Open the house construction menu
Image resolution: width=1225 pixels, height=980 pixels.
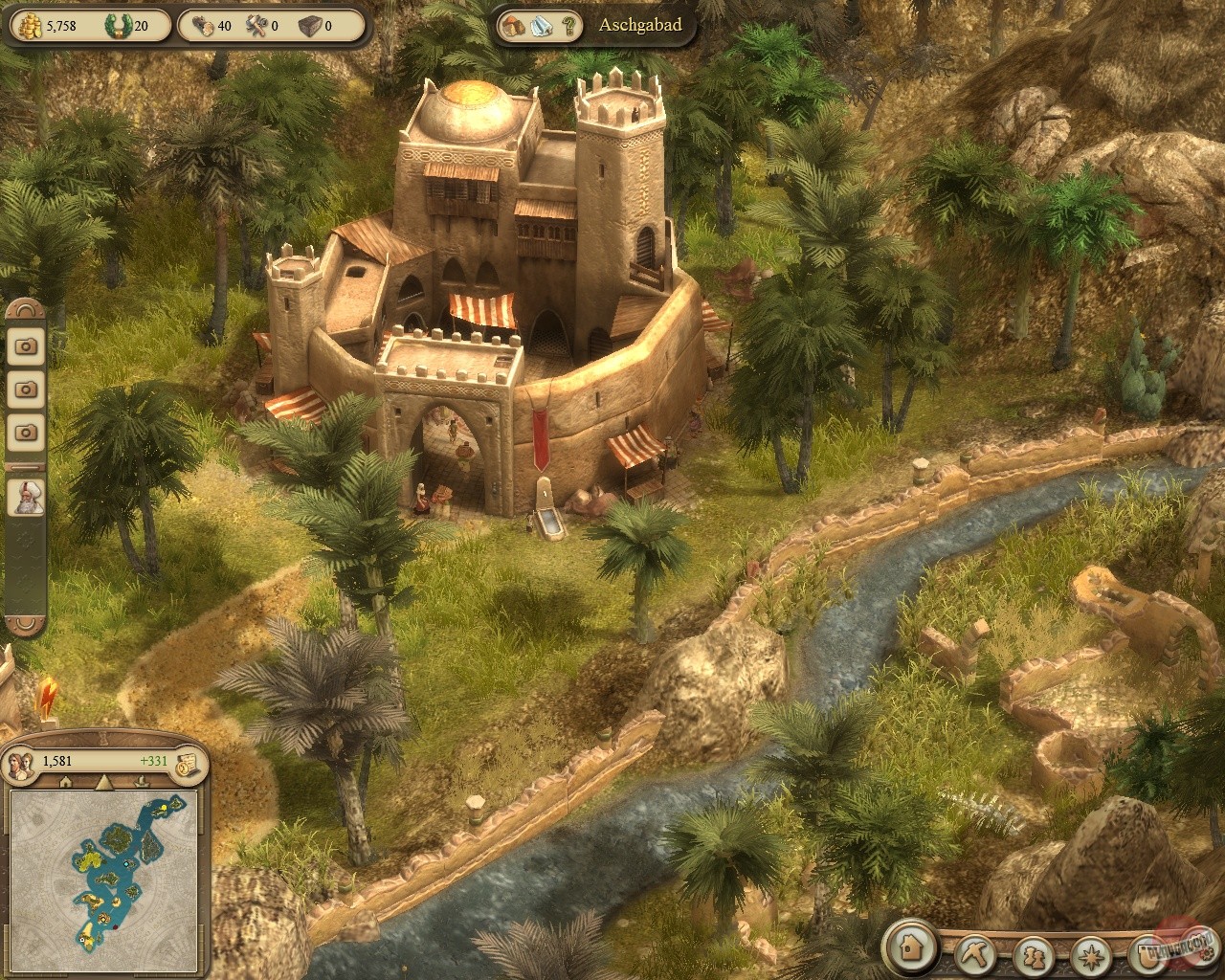pos(911,947)
